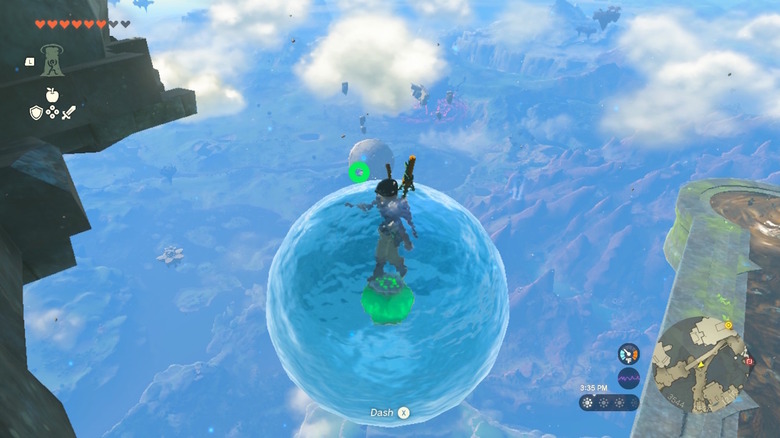The height and width of the screenshot is (438, 780).
Task: Select the temperature gauge icon
Action: click(629, 354)
